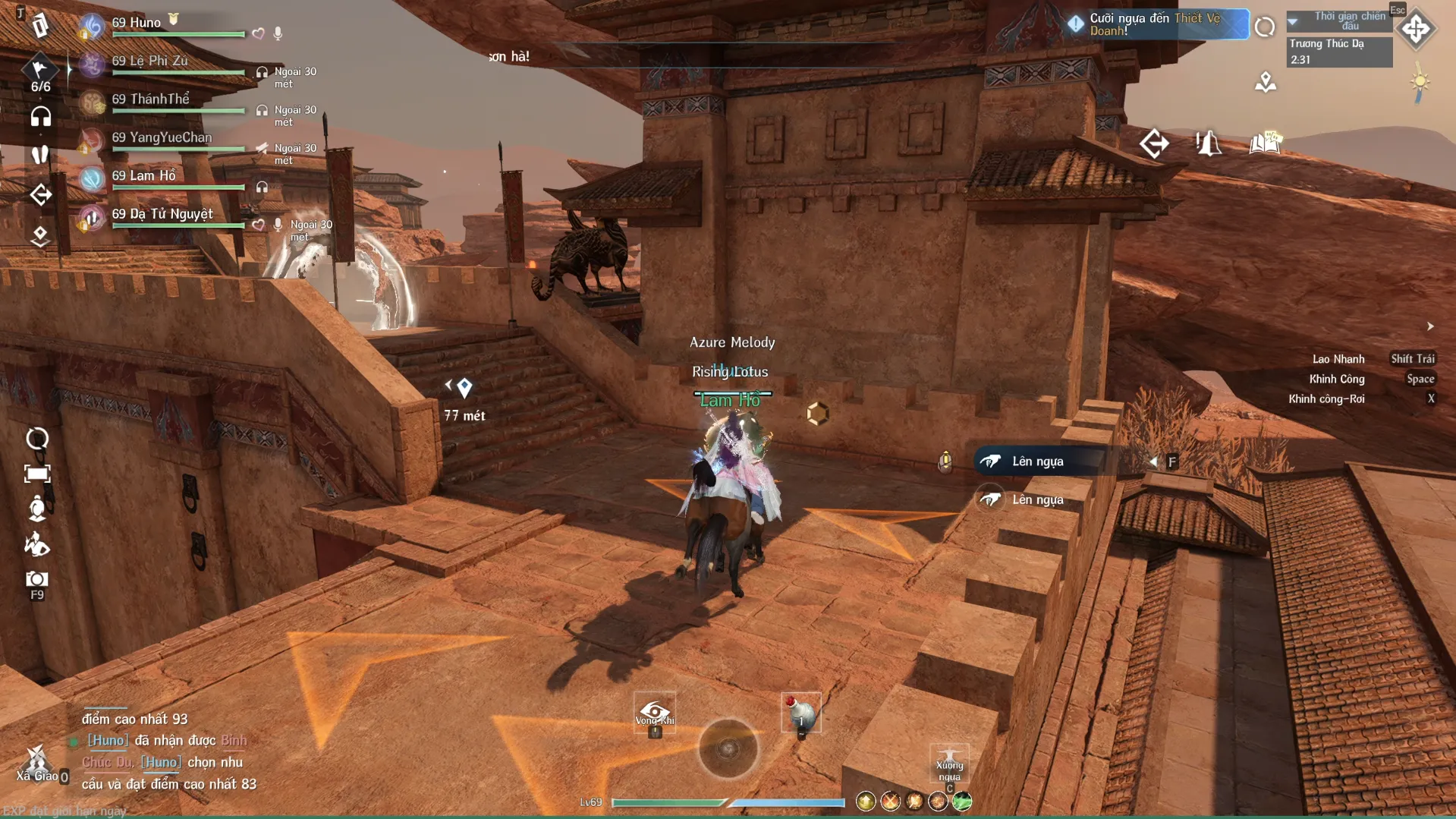Open the open-book journal icon

click(x=1265, y=143)
